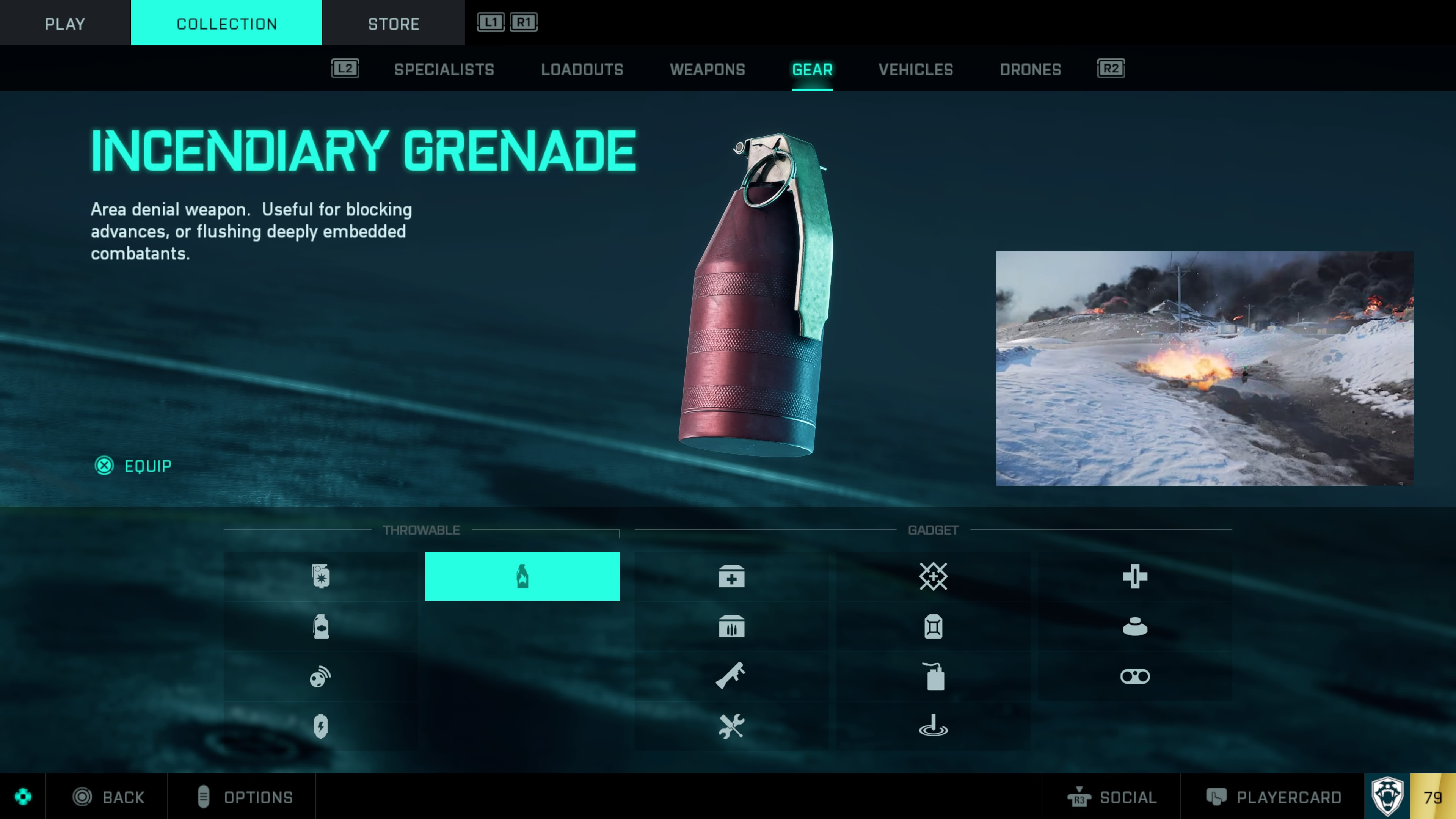The image size is (1456, 819).
Task: Open the Drones section
Action: pos(1030,69)
